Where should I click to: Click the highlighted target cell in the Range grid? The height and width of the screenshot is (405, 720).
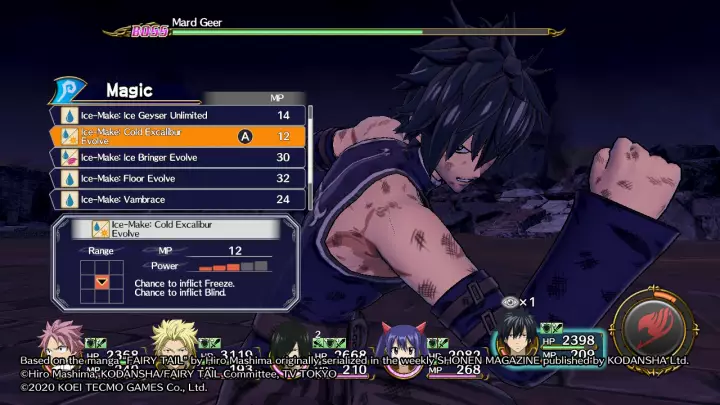click(x=102, y=283)
